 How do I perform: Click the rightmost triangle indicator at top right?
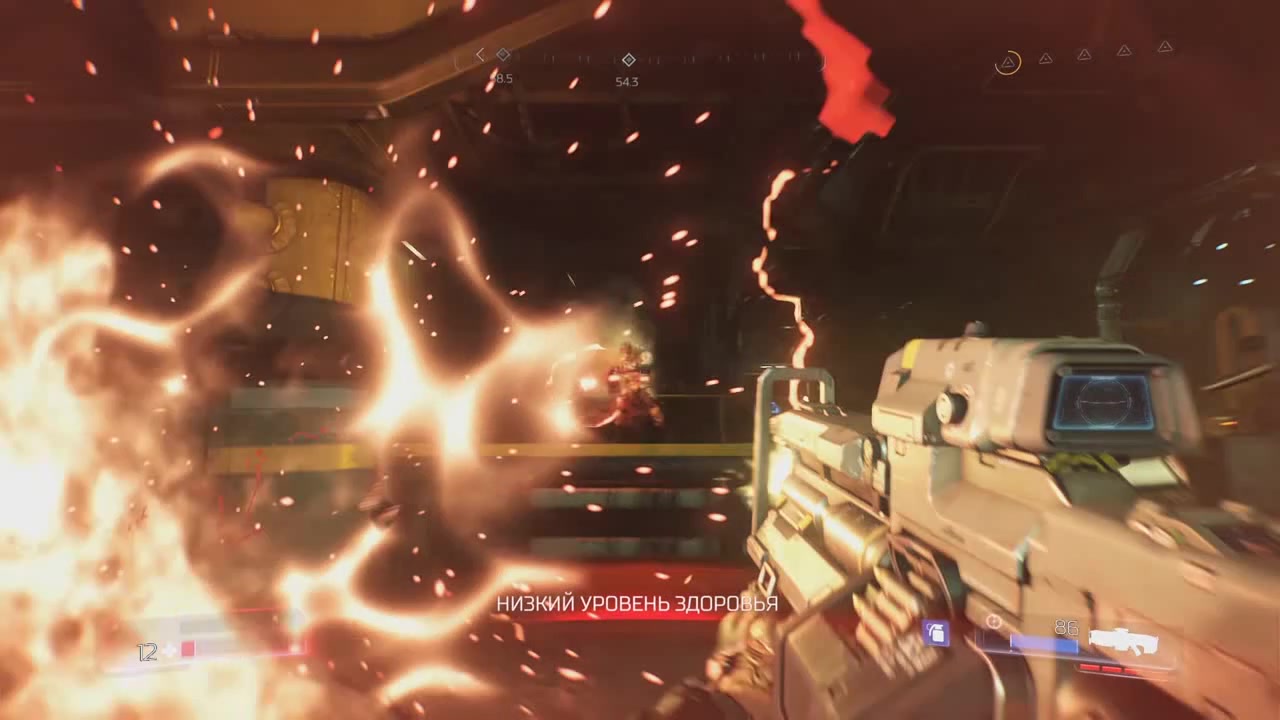(1165, 48)
